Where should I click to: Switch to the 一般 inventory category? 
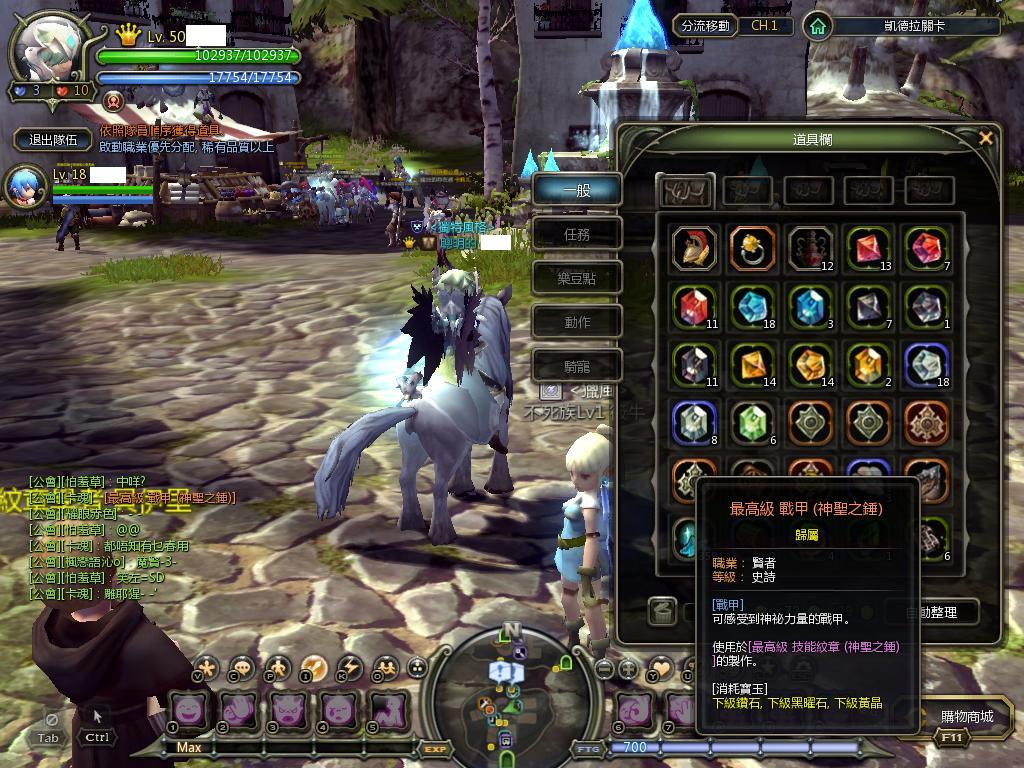pyautogui.click(x=576, y=189)
